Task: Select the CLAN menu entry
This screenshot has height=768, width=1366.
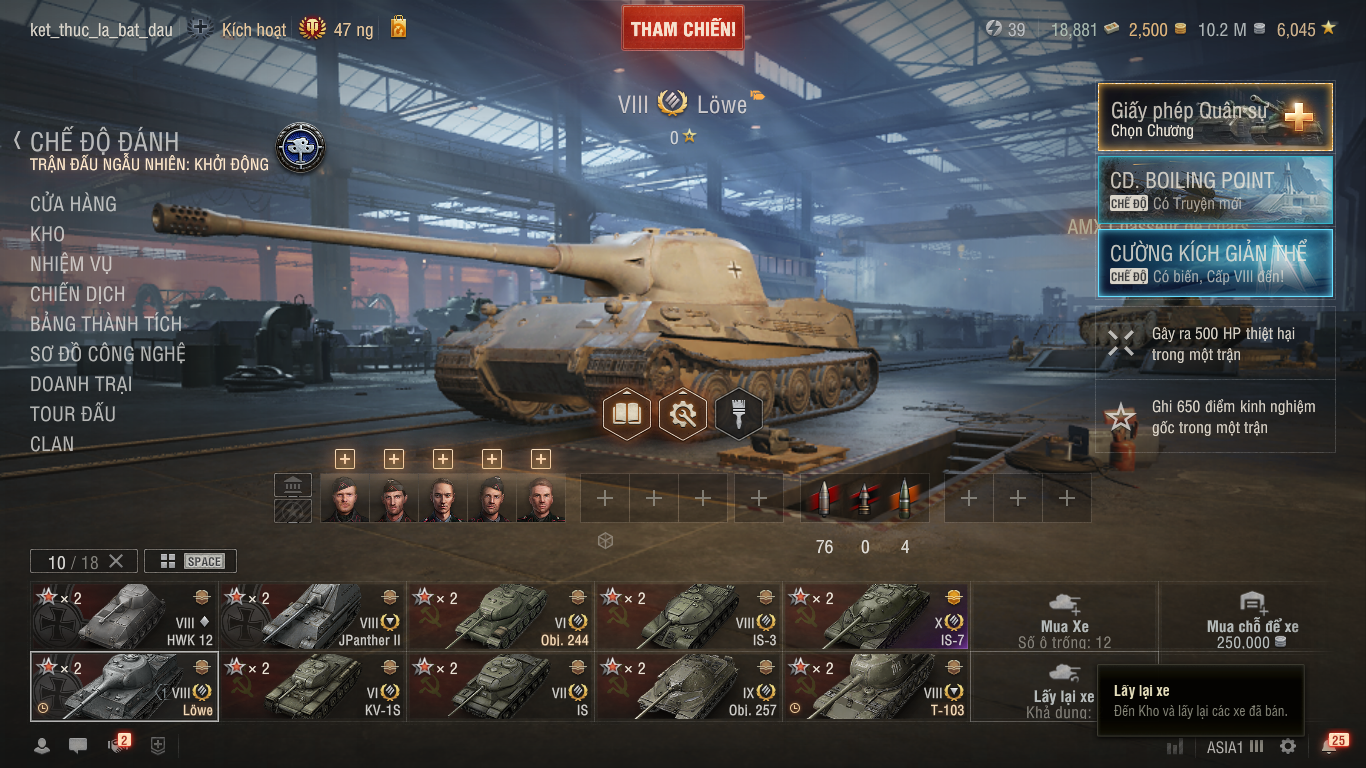Action: (x=52, y=444)
